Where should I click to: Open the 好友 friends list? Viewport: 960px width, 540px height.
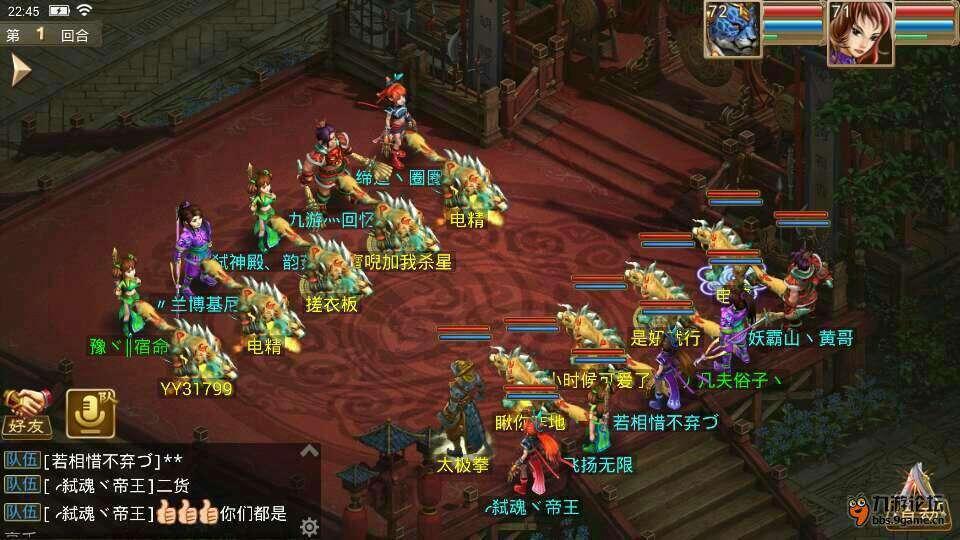coord(25,413)
